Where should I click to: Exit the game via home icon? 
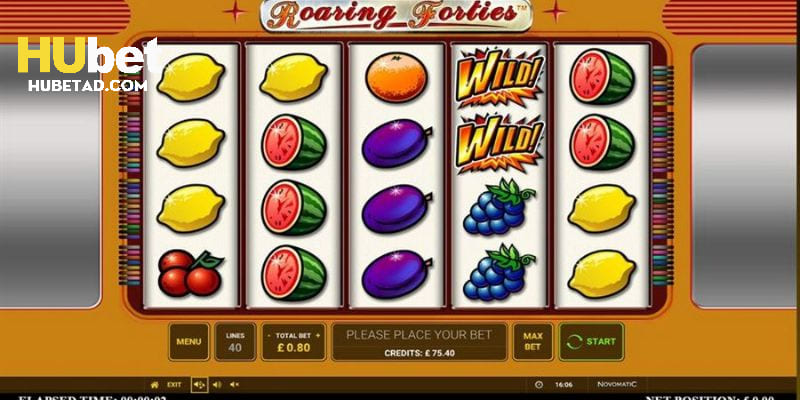coord(154,384)
